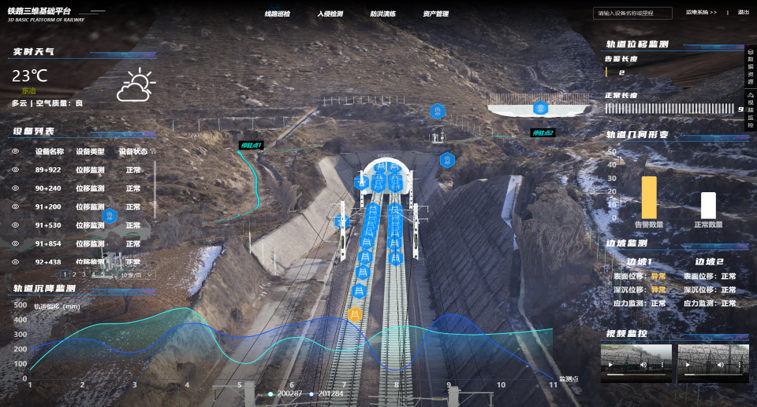Screen dimensions: 757x407
Task: Play the right surveillance video
Action: click(x=688, y=365)
